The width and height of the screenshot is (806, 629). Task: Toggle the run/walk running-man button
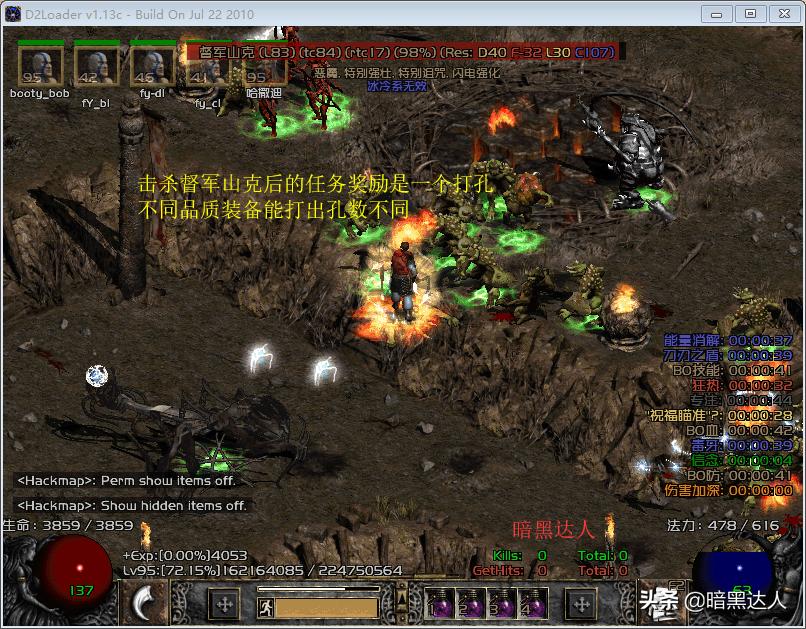[265, 606]
